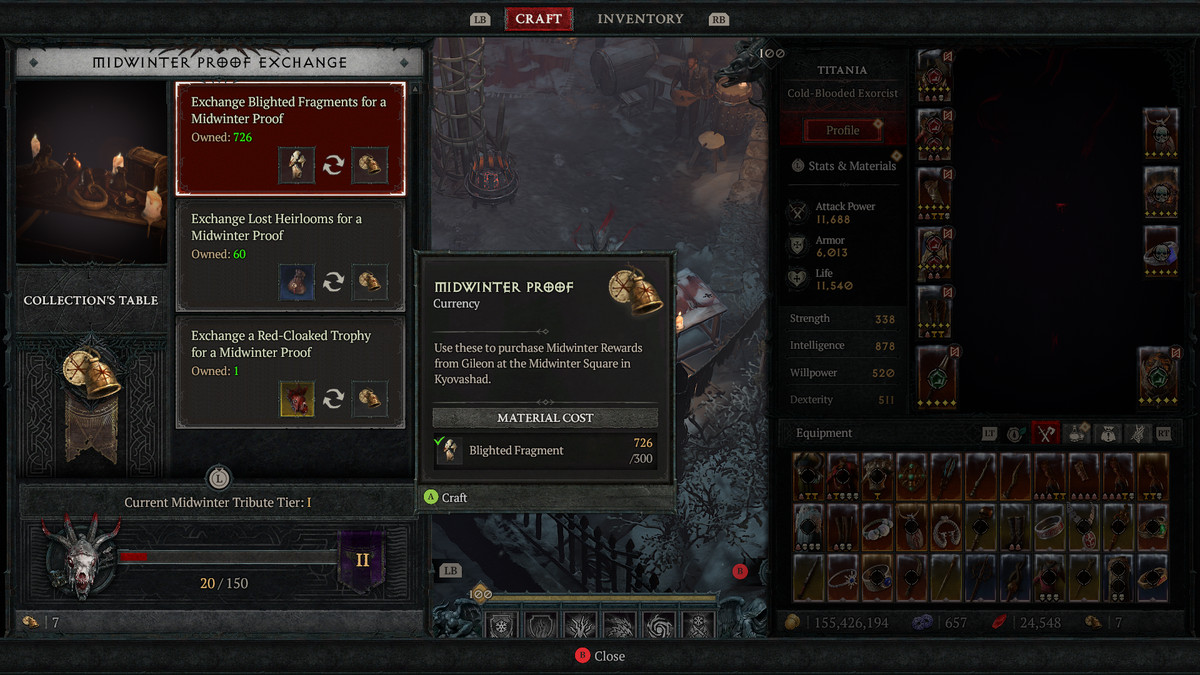This screenshot has height=675, width=1200.
Task: Switch to the Craft tab
Action: pos(538,19)
